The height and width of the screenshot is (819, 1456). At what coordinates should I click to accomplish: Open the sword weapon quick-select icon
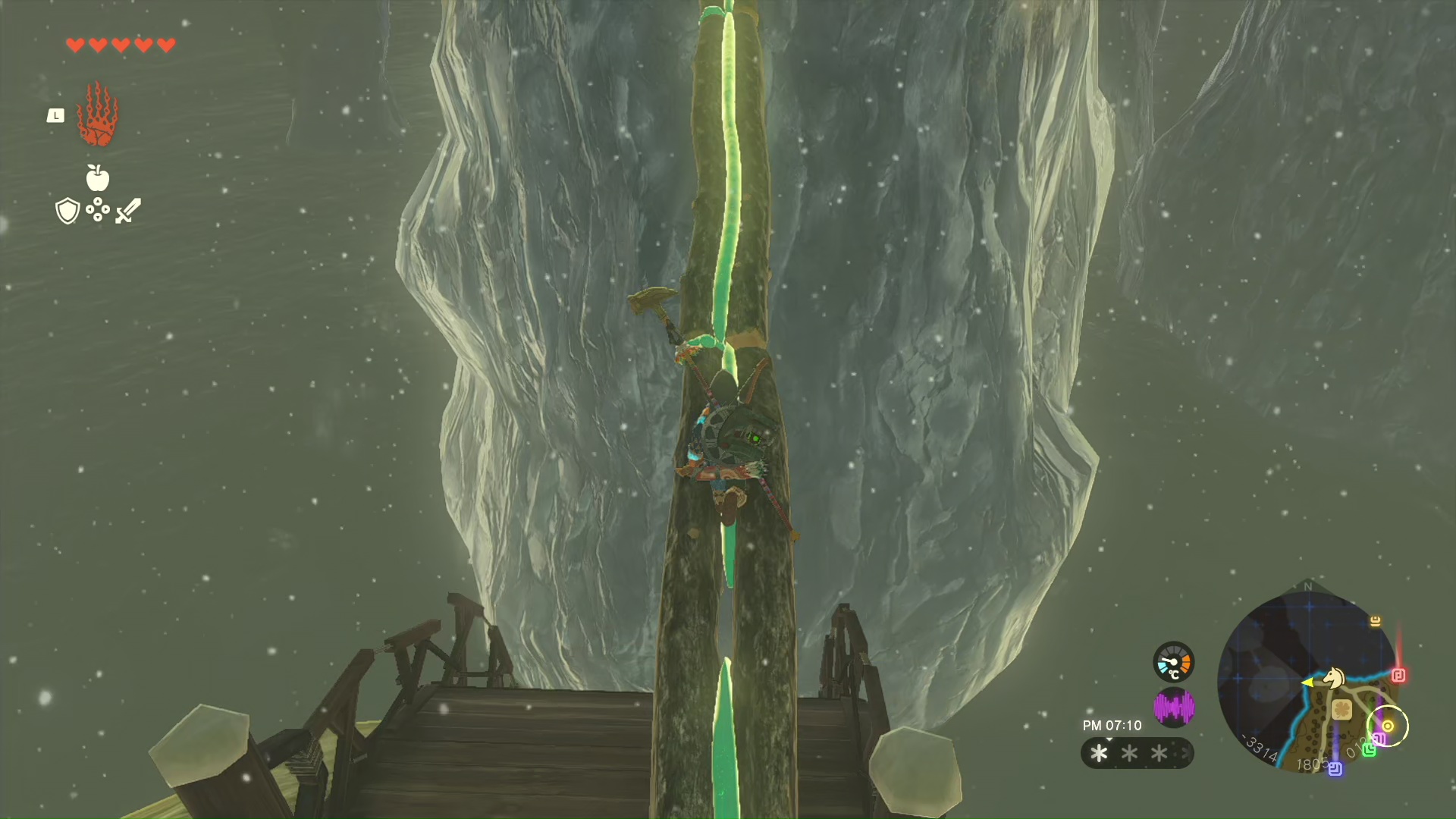[x=128, y=211]
